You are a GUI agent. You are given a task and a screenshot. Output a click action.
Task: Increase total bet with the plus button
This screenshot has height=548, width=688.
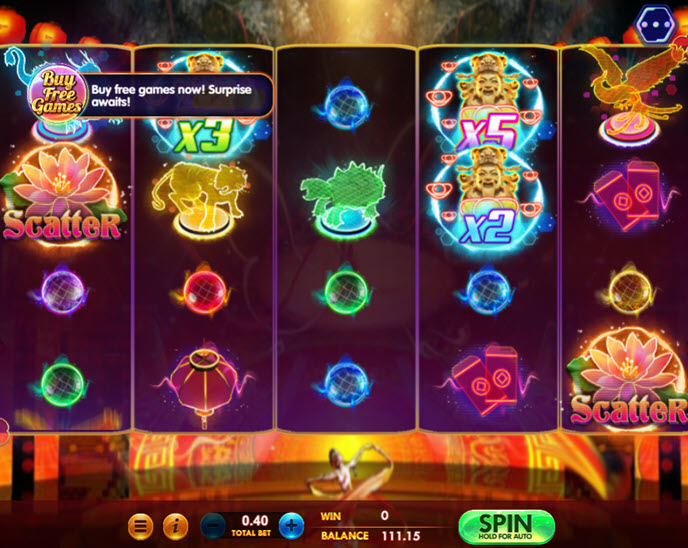290,525
